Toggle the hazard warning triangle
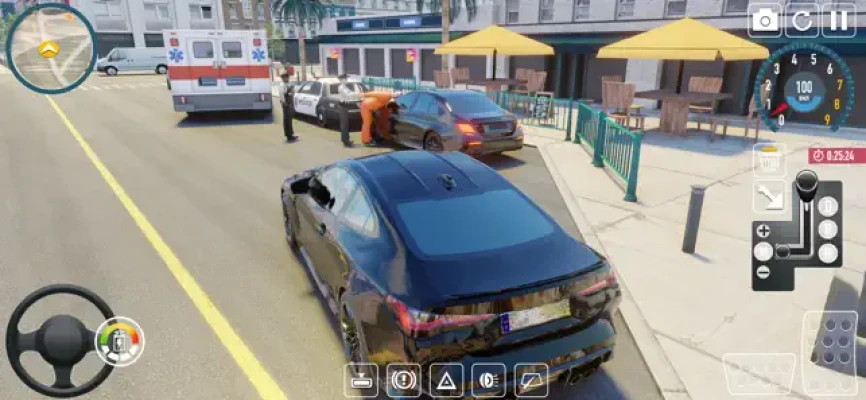 (446, 380)
